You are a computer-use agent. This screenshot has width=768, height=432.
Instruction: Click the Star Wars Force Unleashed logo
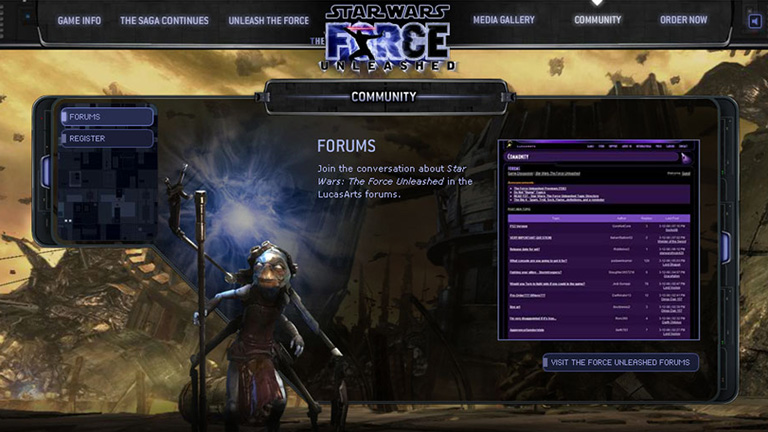[386, 37]
